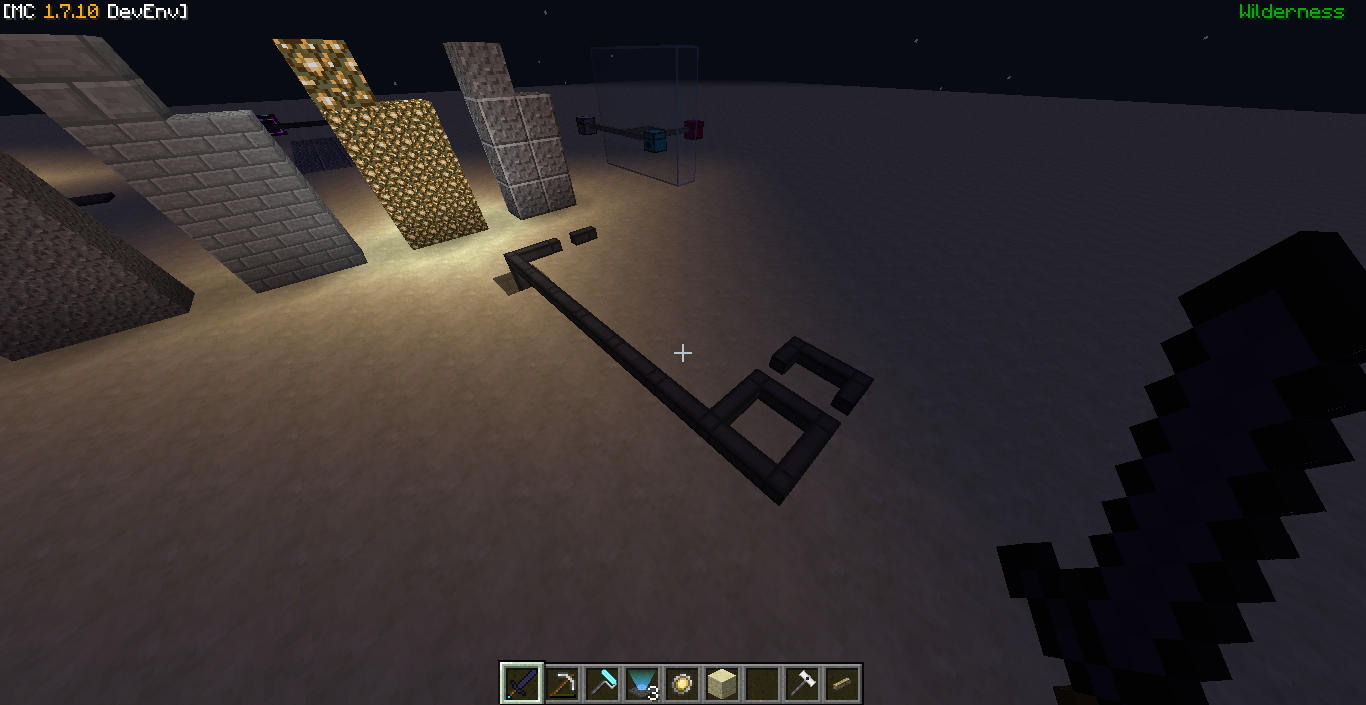Pick the golden round gem slot
Viewport: 1366px width, 705px height.
point(682,684)
